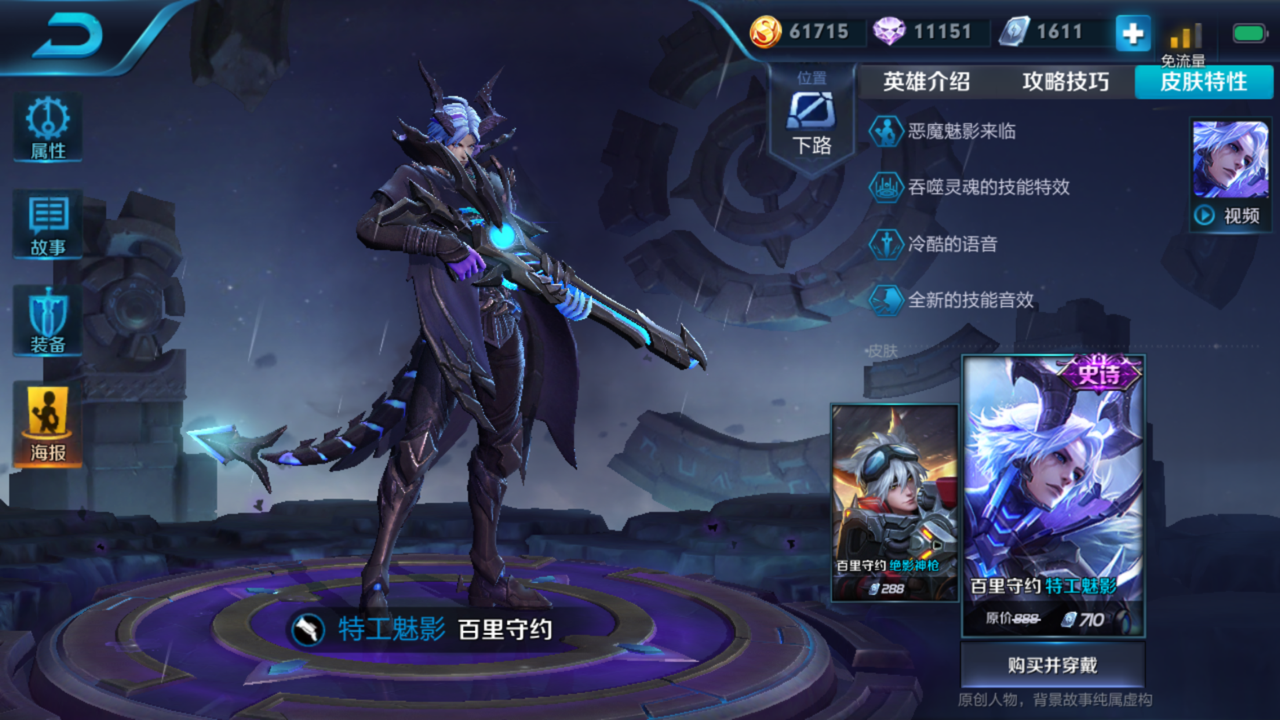1280x720 pixels.
Task: Switch to the 英雄介绍 tab
Action: pos(926,82)
